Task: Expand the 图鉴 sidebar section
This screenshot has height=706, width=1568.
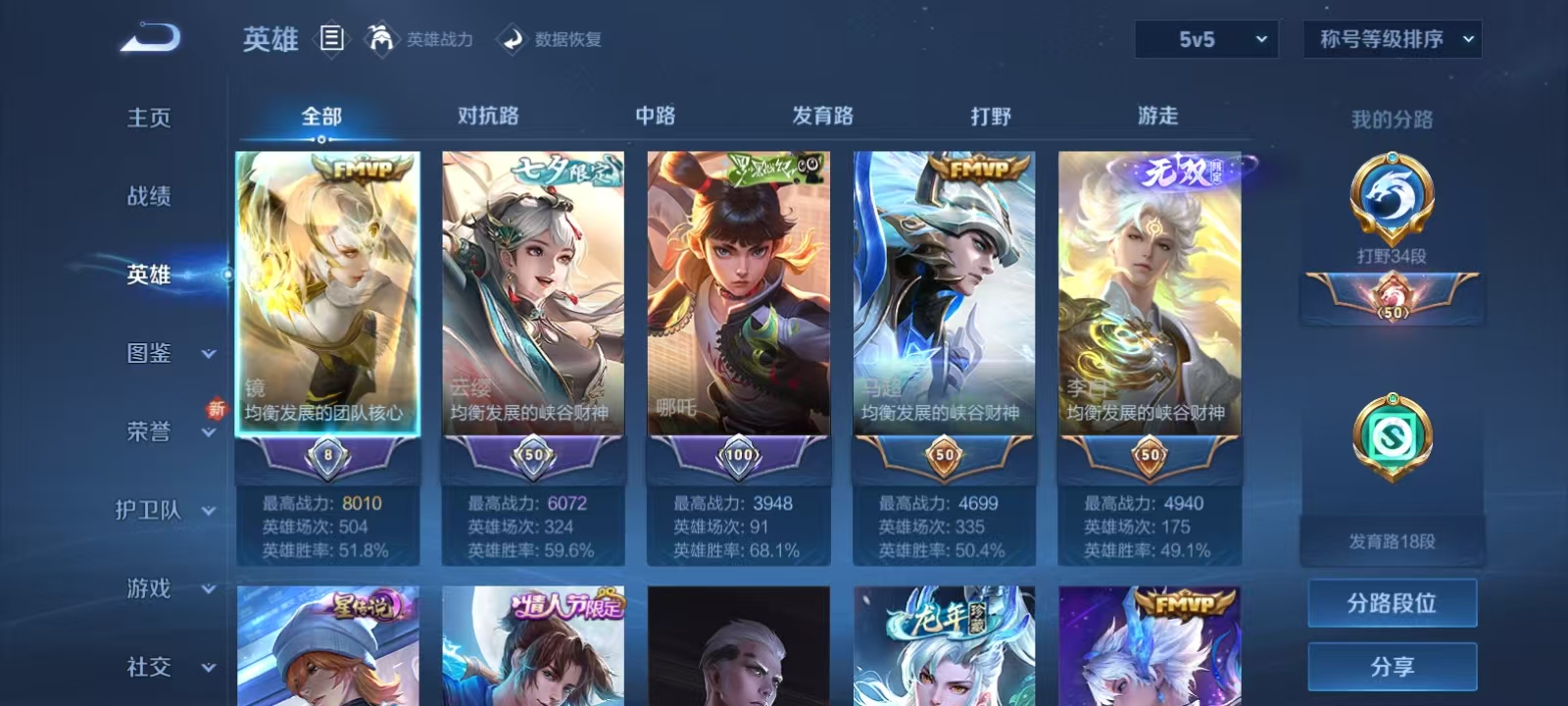Action: (149, 354)
